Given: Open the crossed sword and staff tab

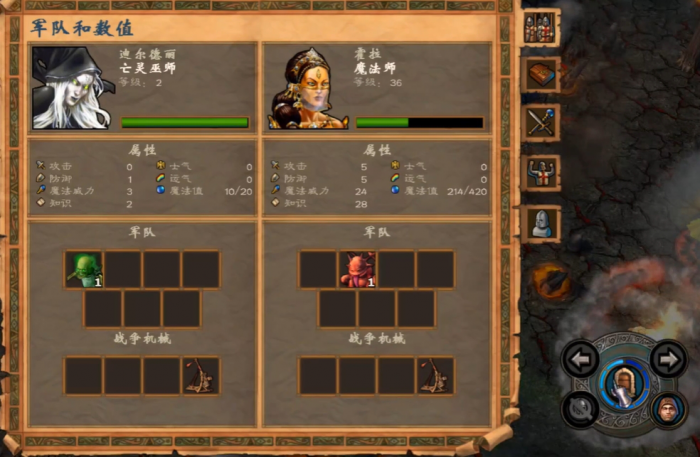Looking at the screenshot, I should 541,124.
